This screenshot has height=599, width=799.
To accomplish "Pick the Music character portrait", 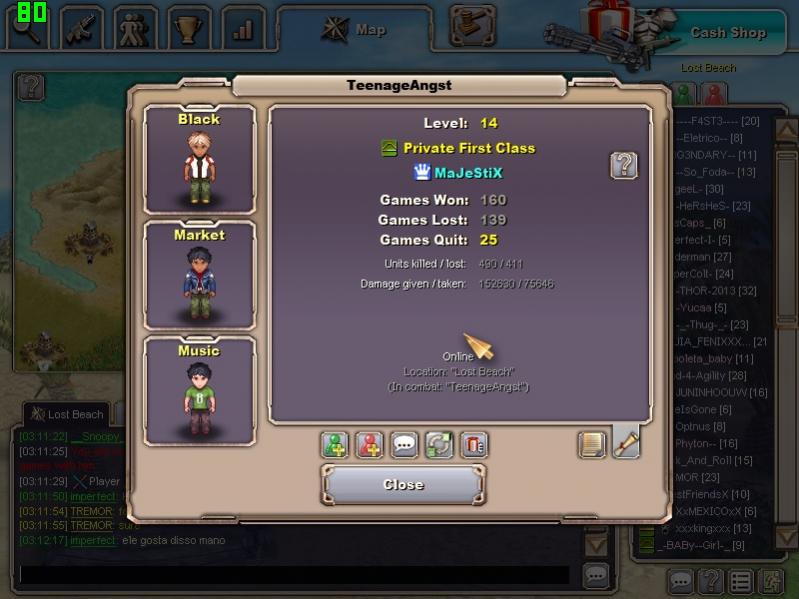I will pos(199,391).
